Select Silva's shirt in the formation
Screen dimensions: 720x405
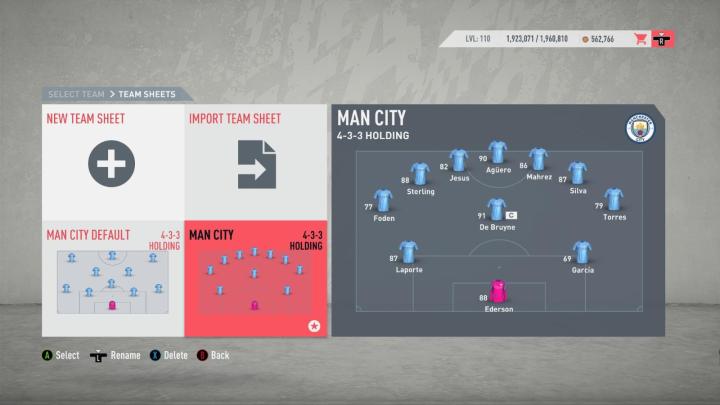pyautogui.click(x=577, y=174)
